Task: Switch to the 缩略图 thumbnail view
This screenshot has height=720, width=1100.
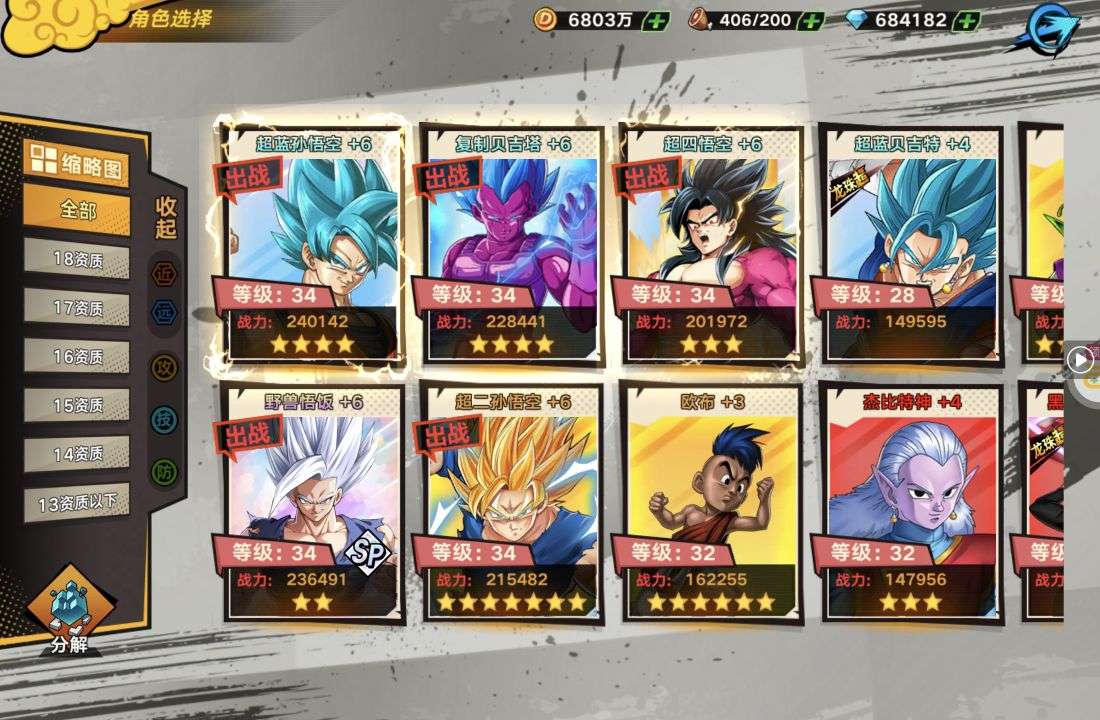Action: 77,162
